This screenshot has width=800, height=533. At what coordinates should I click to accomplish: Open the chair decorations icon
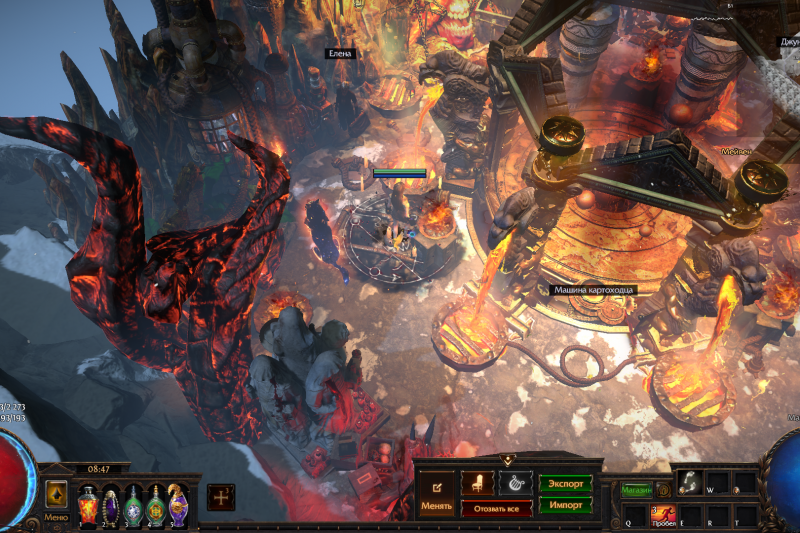coord(477,483)
